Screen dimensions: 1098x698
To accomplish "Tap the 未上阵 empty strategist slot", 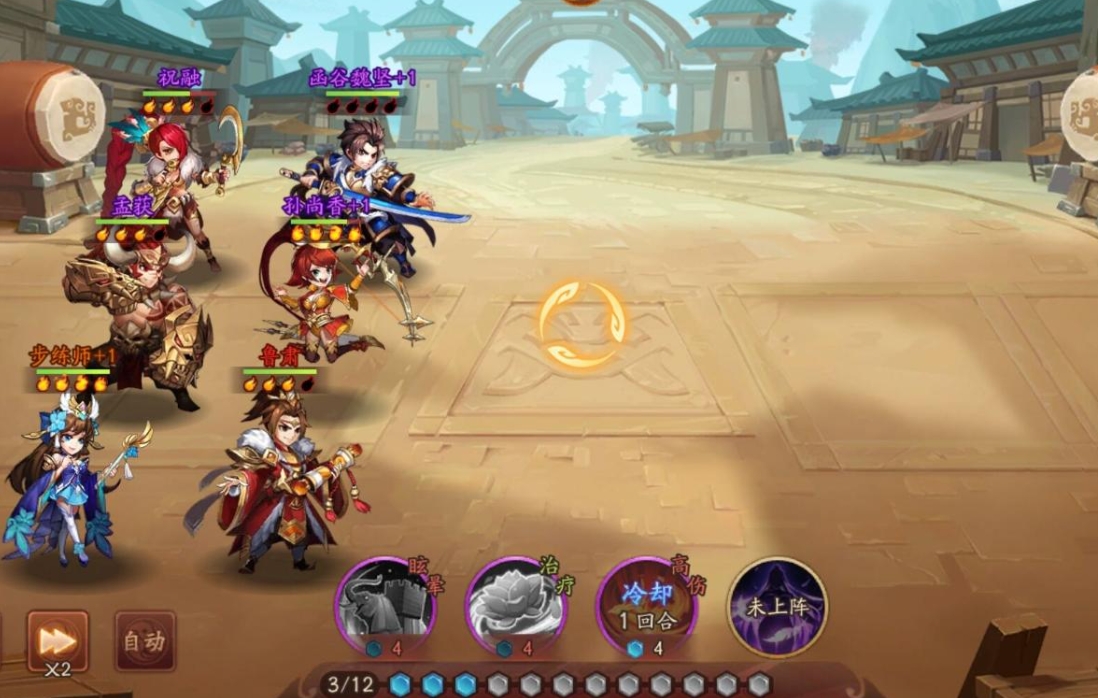I will pyautogui.click(x=777, y=606).
